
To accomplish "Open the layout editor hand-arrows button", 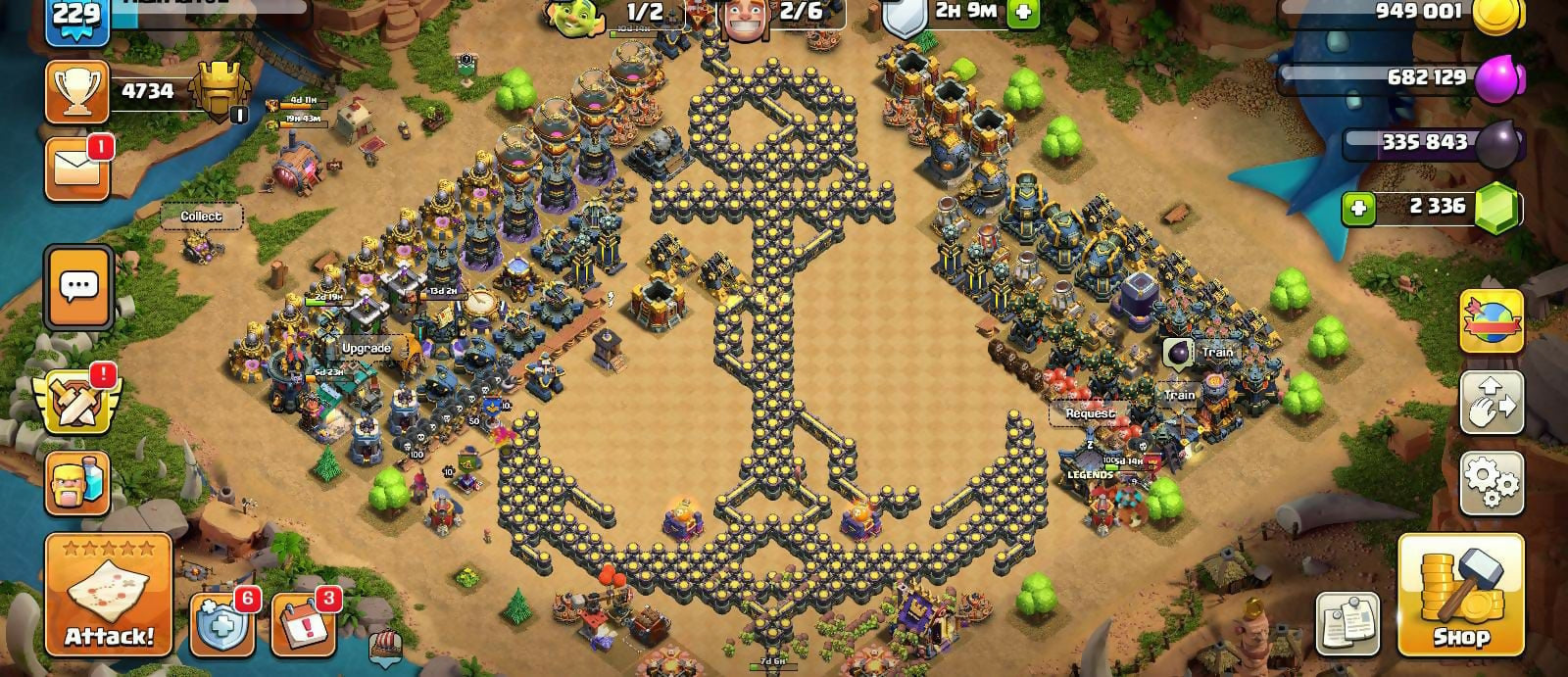I will coord(1492,401).
